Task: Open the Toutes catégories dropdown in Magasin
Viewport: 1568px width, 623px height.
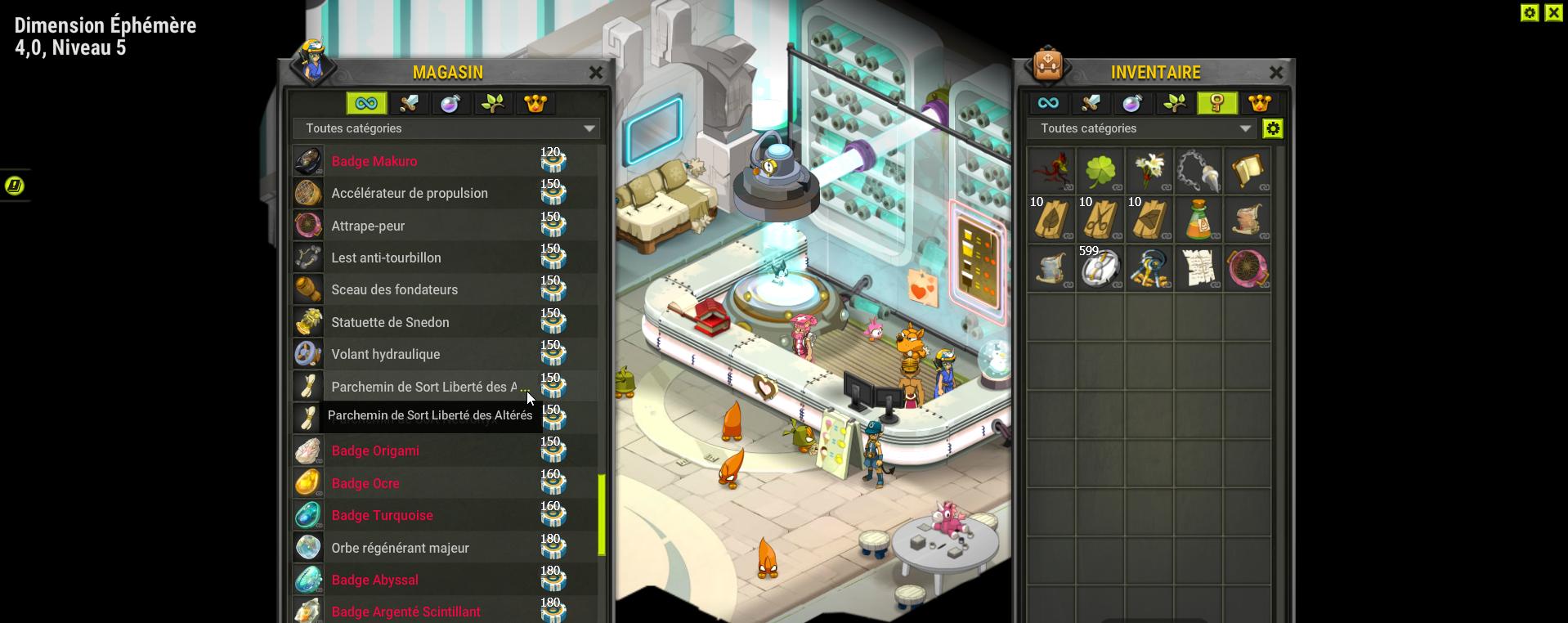Action: pos(446,128)
